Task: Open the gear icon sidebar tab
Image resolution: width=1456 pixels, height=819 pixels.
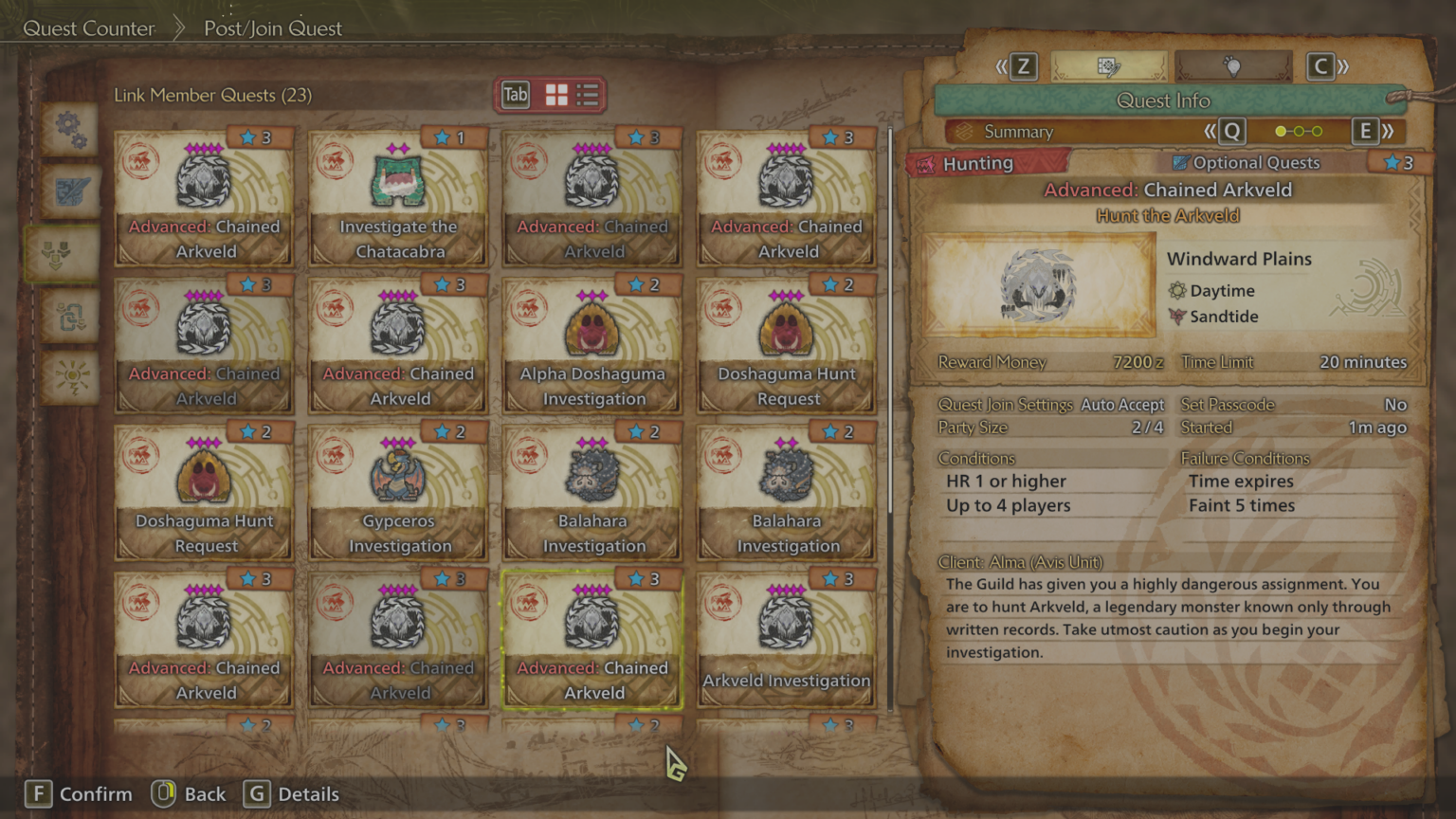Action: coord(70,128)
